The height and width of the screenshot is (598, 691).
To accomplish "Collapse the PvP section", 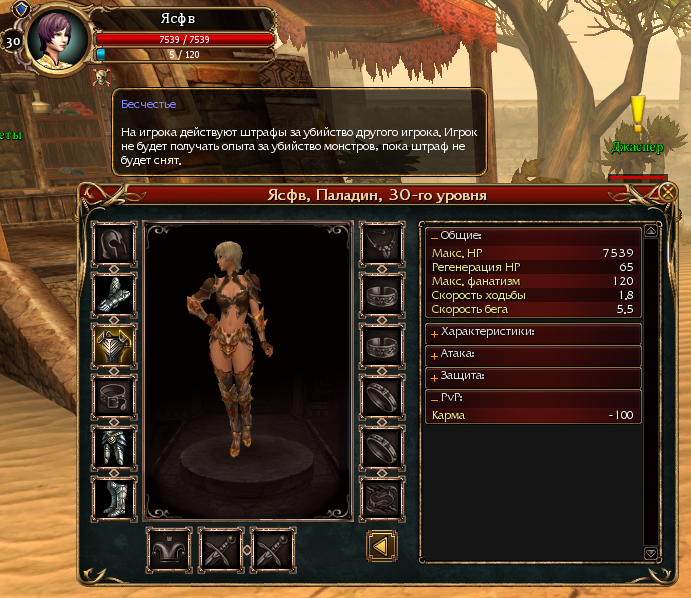I will pos(434,399).
